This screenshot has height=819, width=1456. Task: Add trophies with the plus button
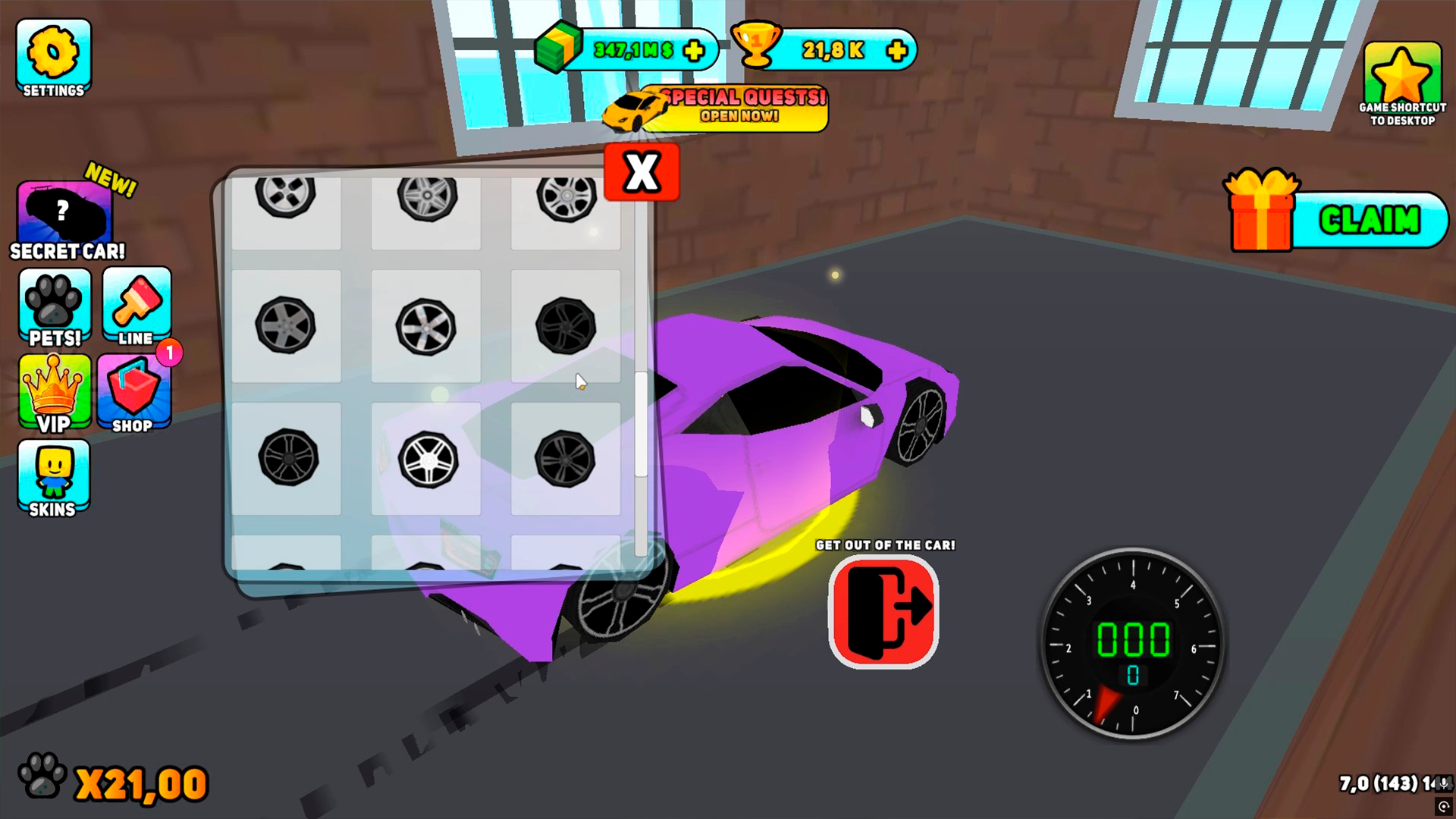click(896, 50)
